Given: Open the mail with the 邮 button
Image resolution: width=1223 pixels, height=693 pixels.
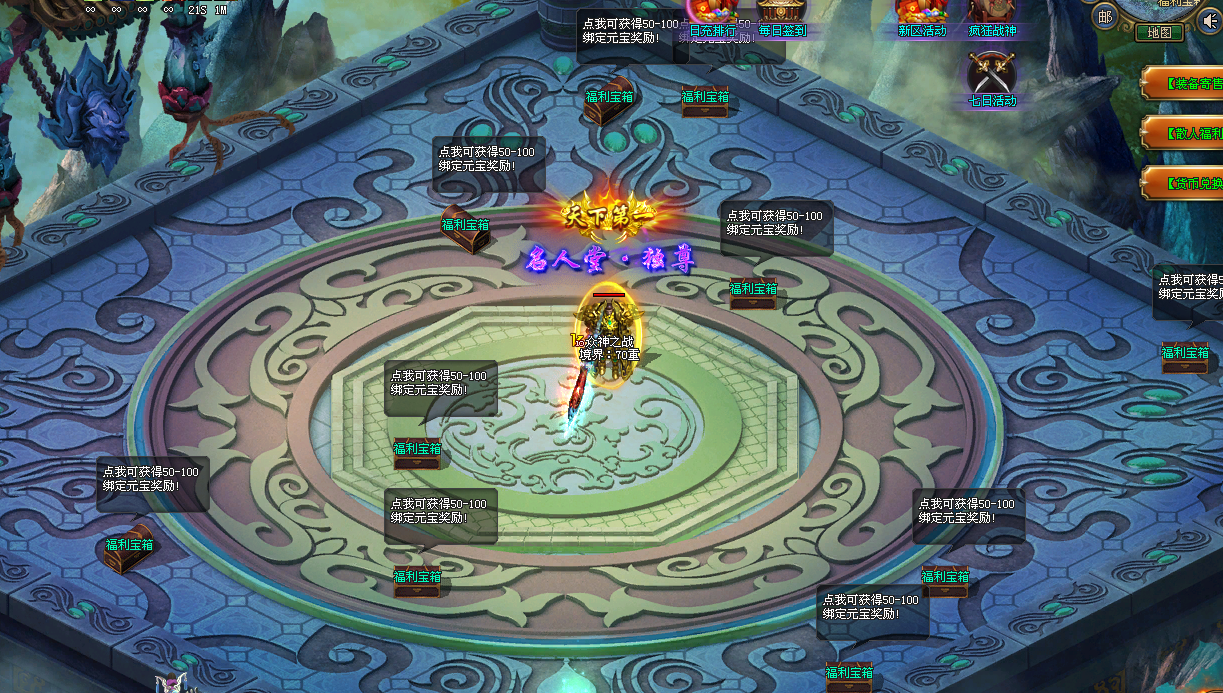Looking at the screenshot, I should 1104,16.
